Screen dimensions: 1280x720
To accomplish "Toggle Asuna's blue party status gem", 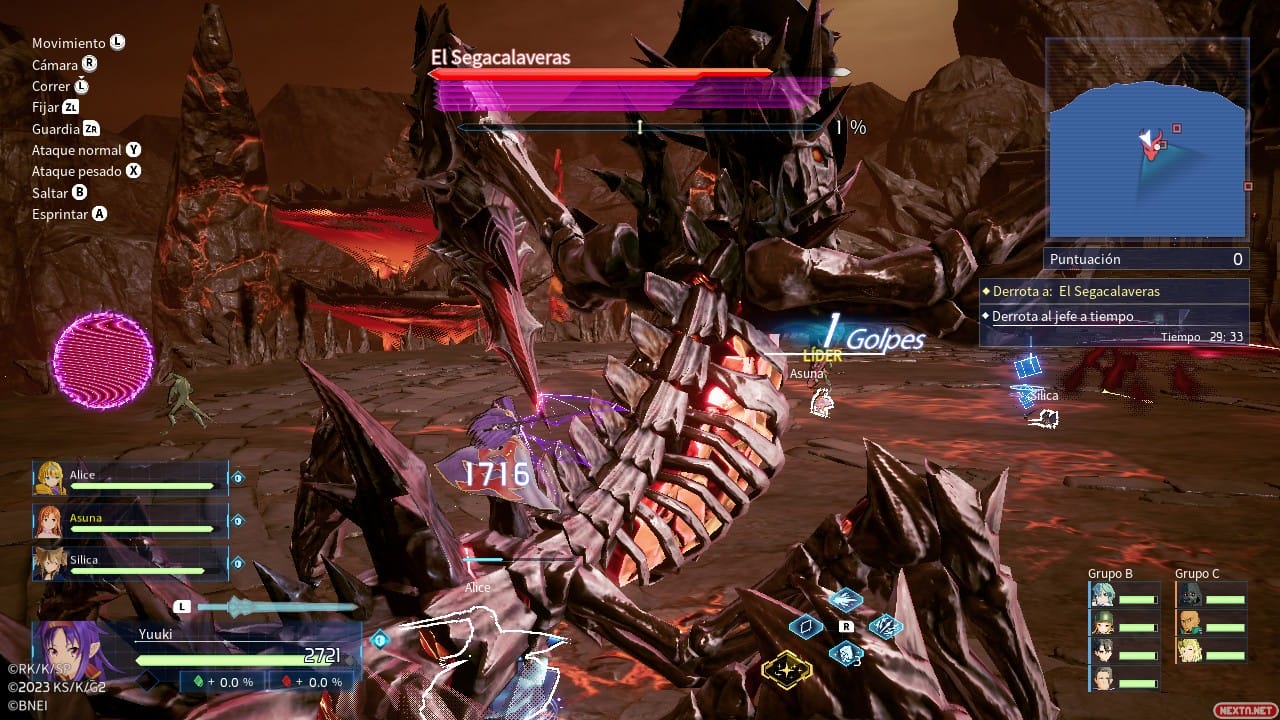I will tap(237, 520).
